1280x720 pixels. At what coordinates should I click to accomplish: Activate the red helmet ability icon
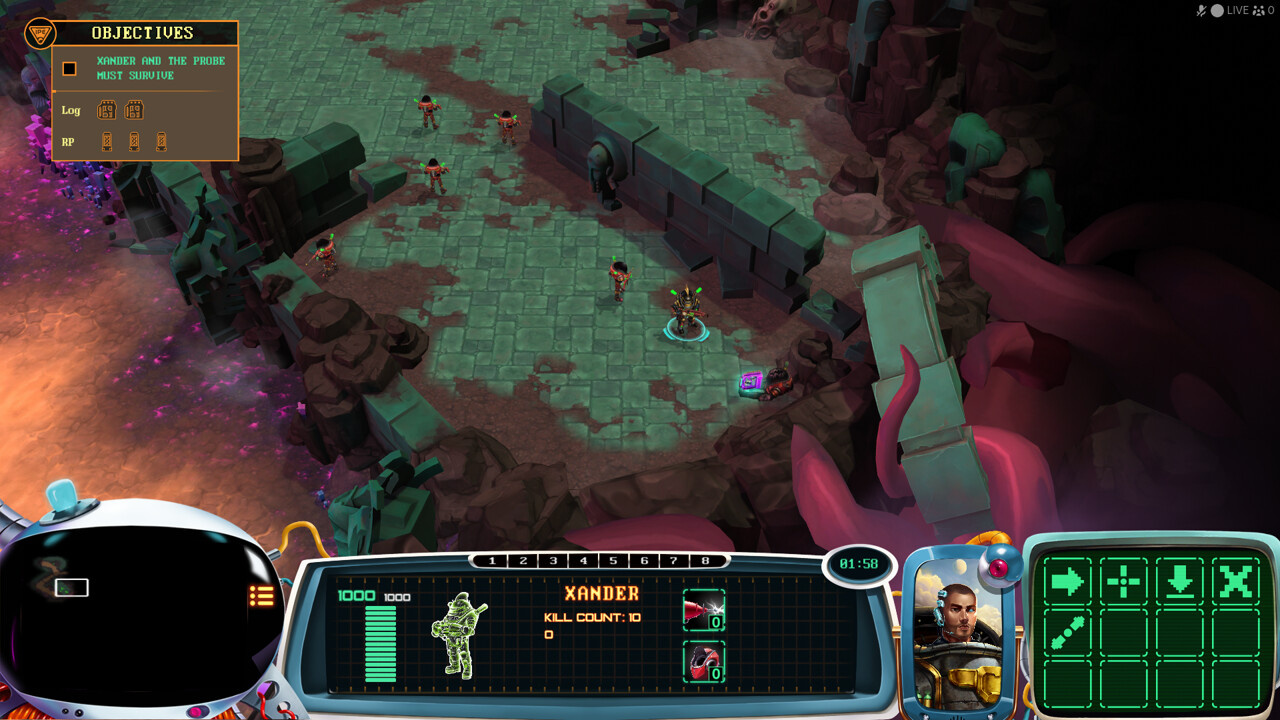703,661
